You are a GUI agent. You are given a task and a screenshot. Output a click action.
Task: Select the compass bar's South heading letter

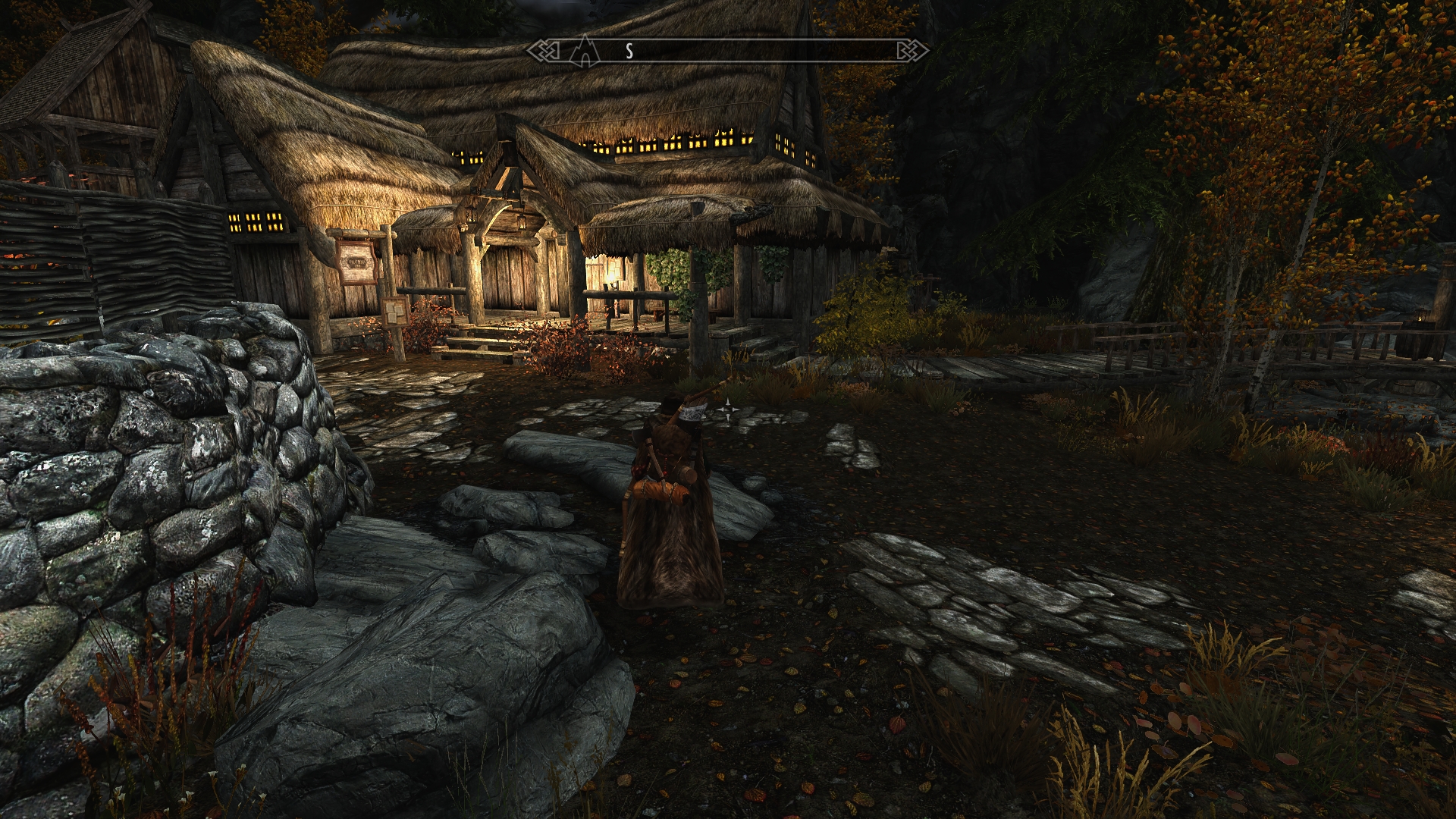click(x=629, y=51)
